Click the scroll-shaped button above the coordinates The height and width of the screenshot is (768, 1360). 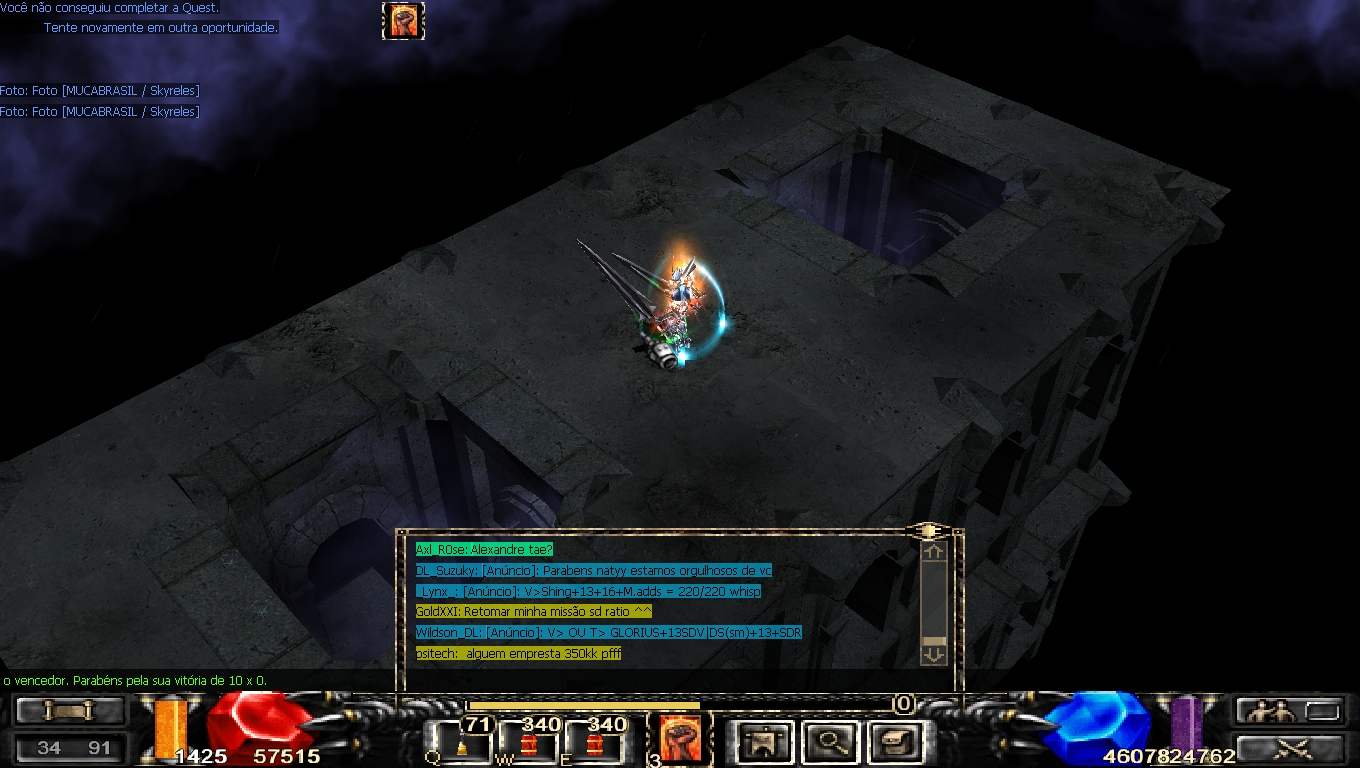(70, 711)
